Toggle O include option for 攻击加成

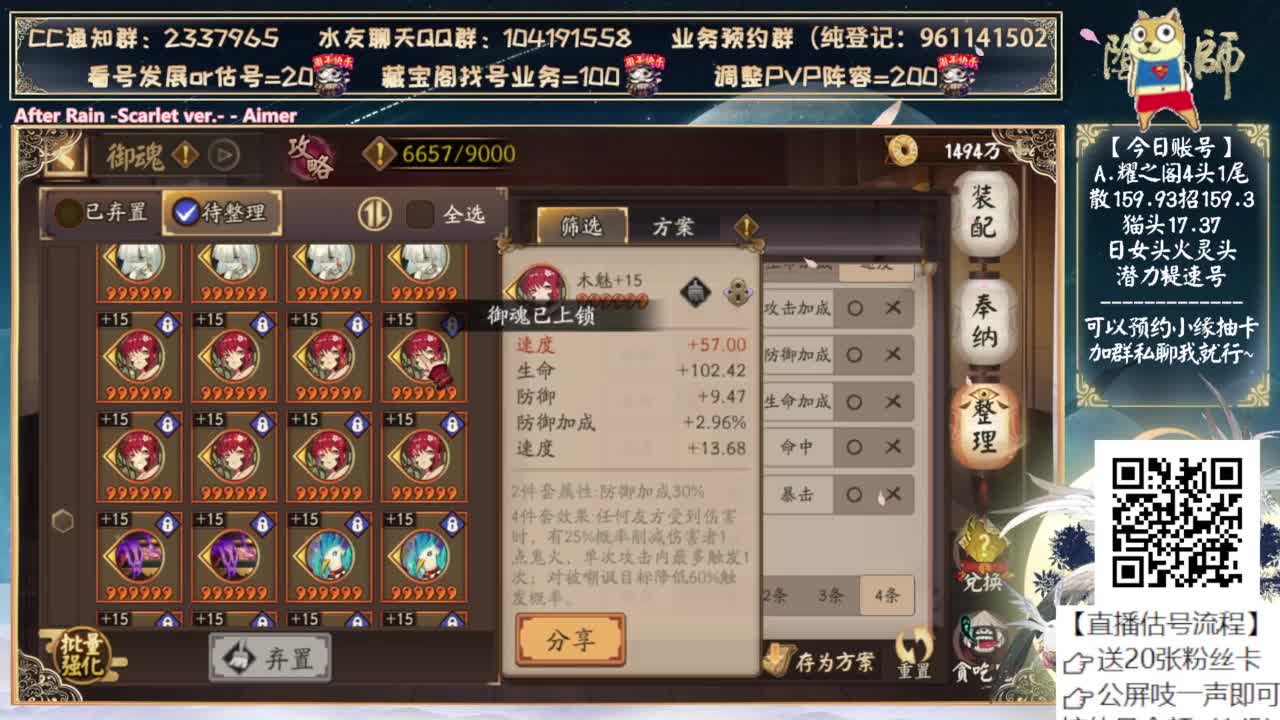tap(854, 308)
